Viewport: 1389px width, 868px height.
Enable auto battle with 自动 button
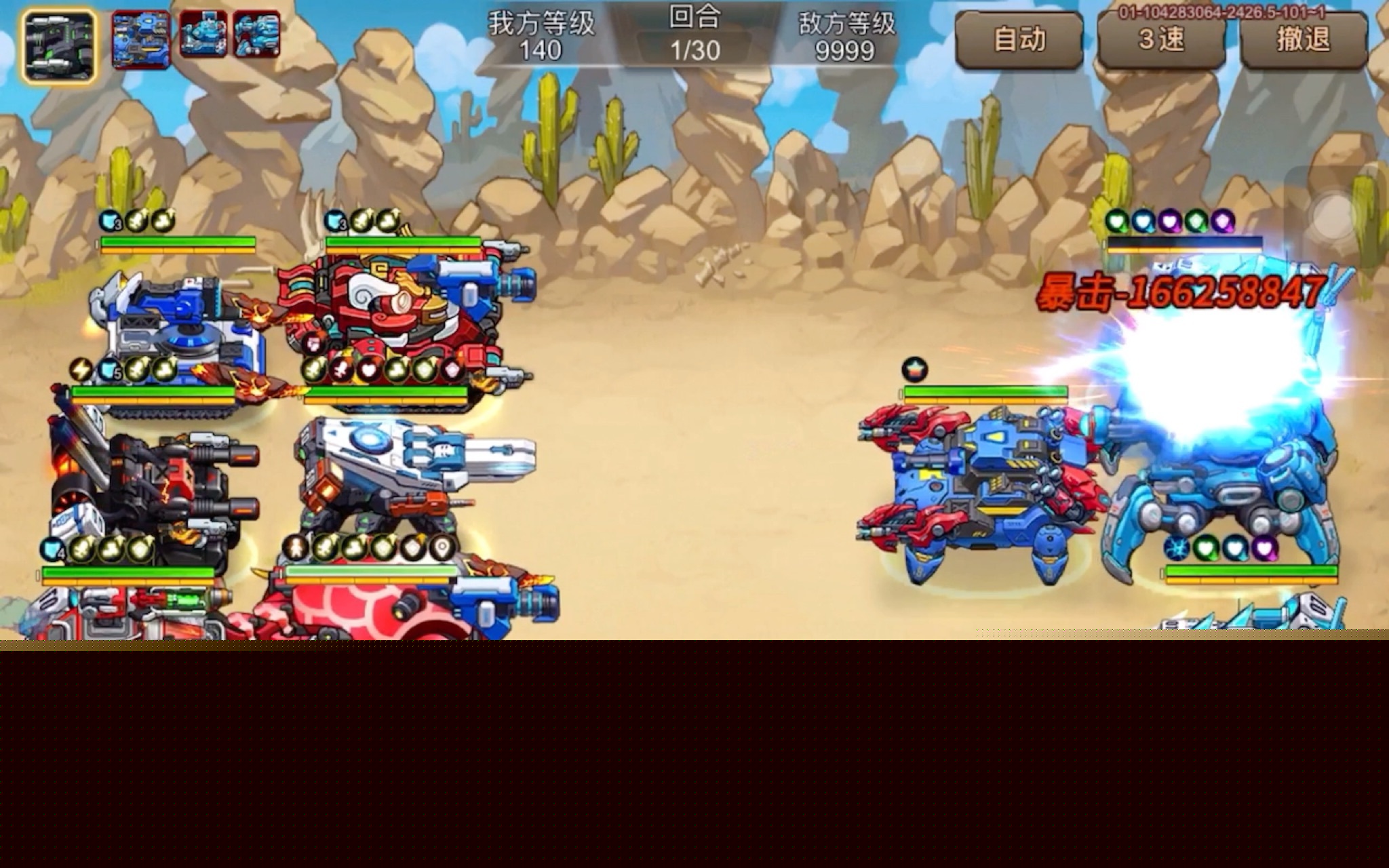point(1019,40)
